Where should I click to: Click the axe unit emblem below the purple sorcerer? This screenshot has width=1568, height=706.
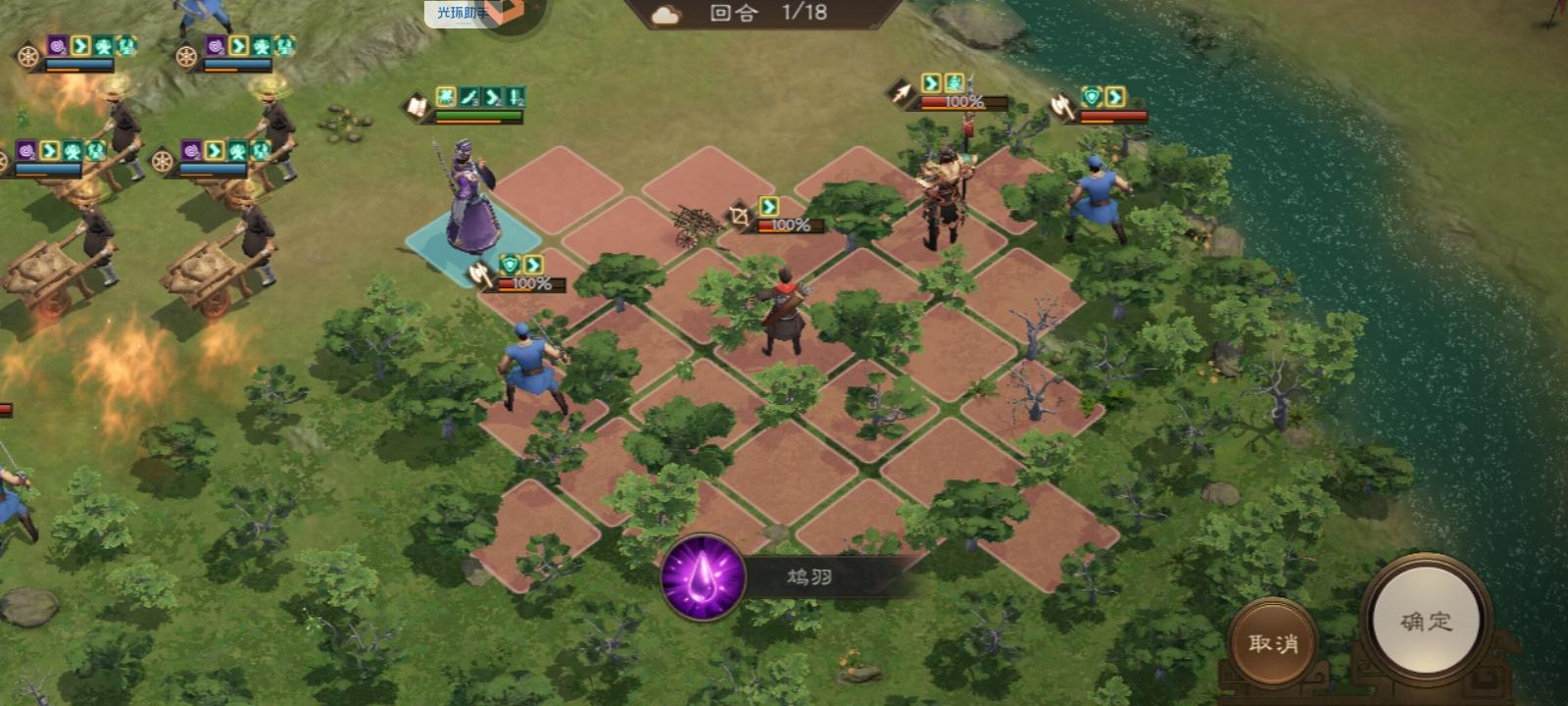click(x=479, y=276)
